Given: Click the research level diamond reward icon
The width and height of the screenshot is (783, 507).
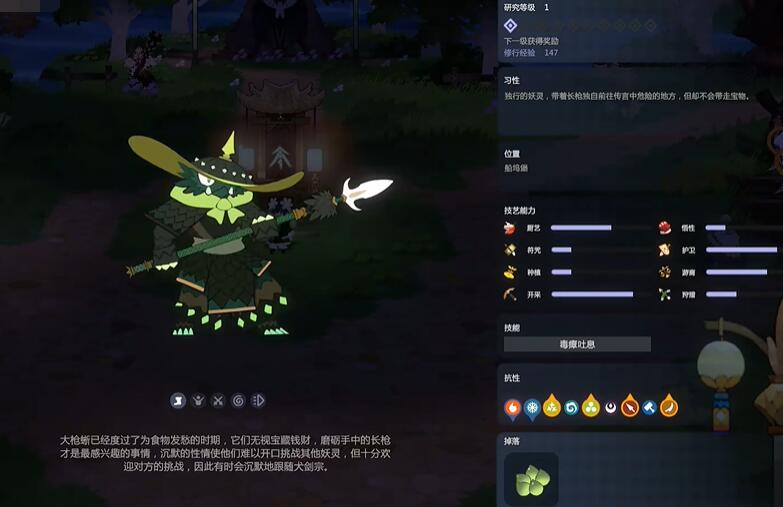Looking at the screenshot, I should [x=510, y=25].
